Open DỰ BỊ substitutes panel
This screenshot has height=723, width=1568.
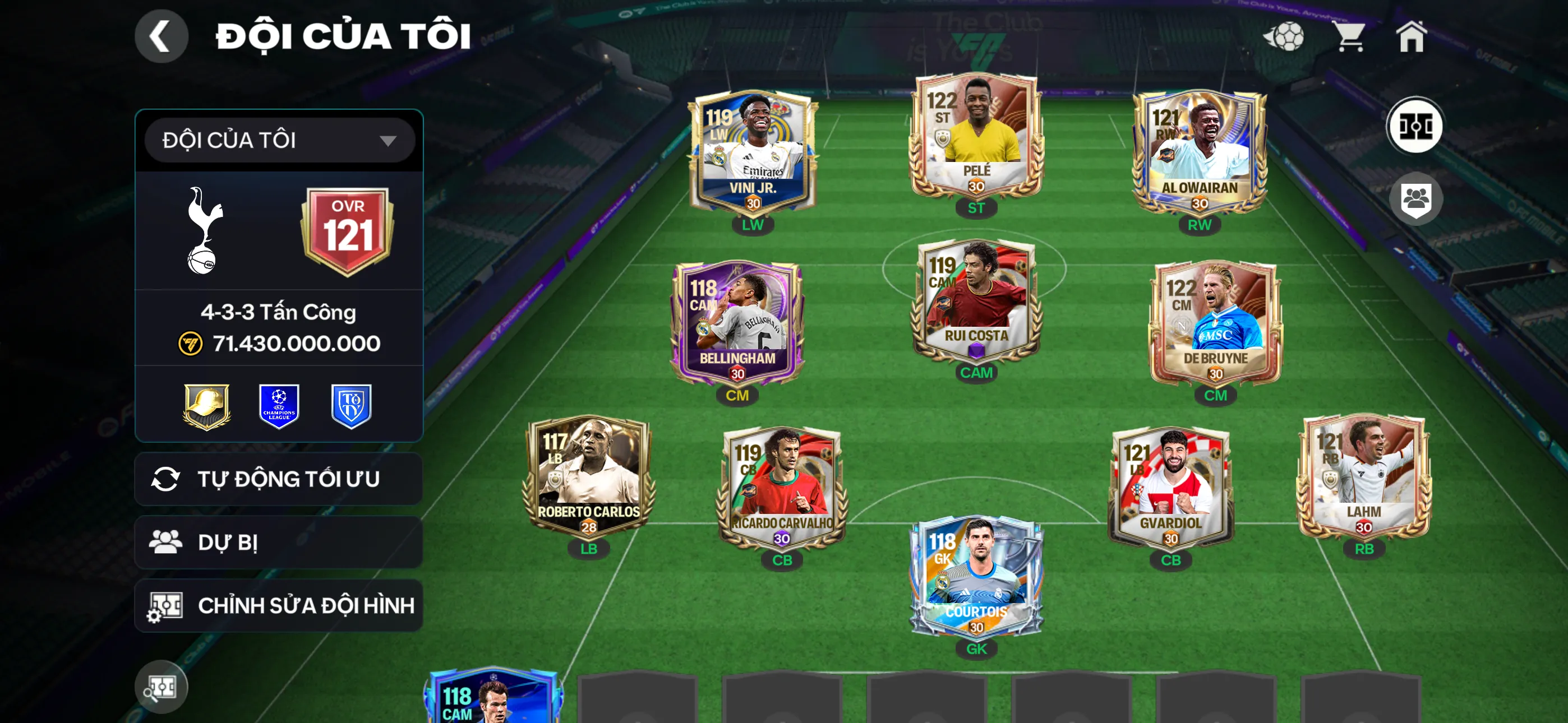[x=278, y=541]
